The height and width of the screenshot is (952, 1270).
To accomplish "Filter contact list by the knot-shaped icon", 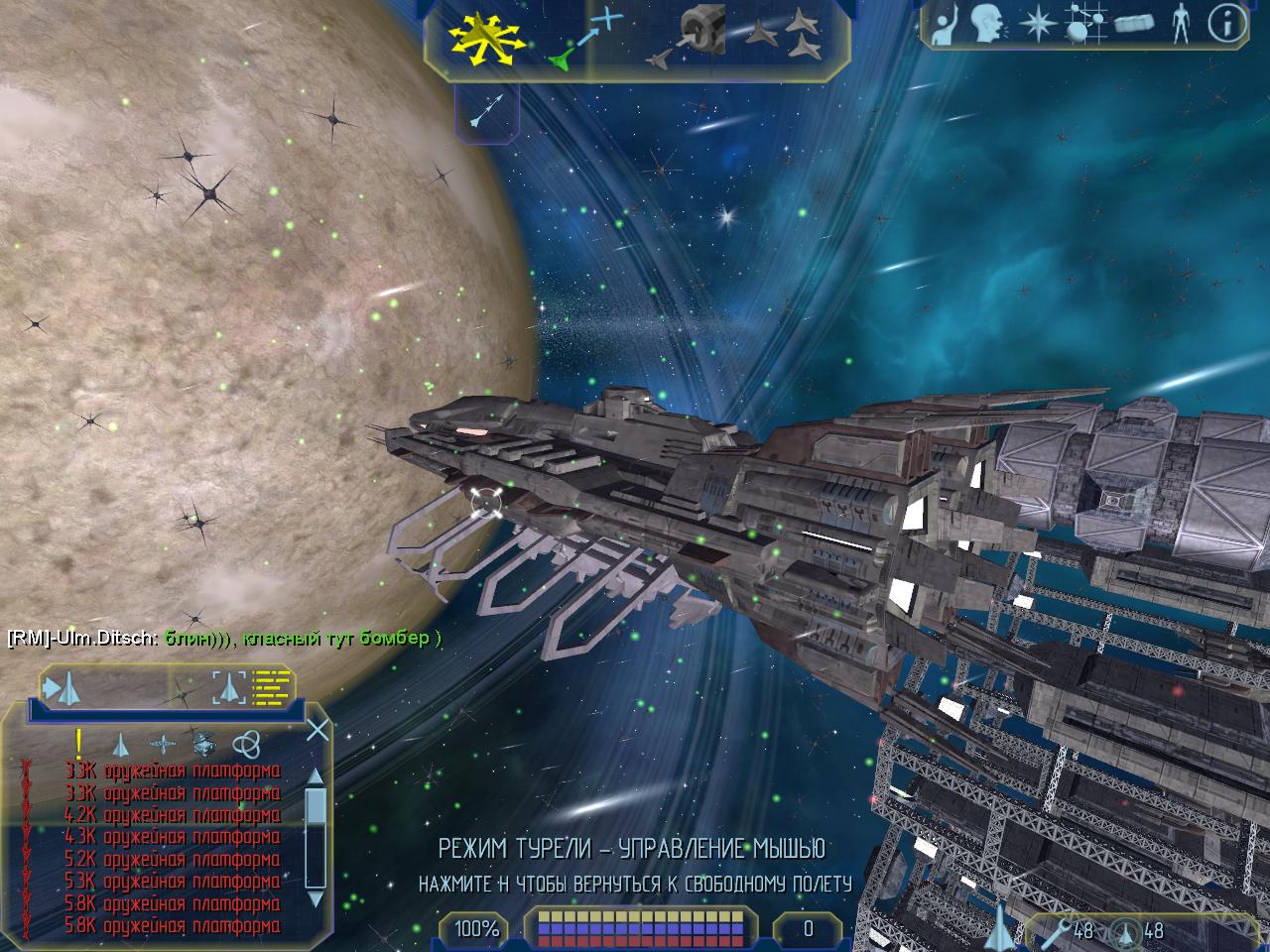I will tap(245, 744).
